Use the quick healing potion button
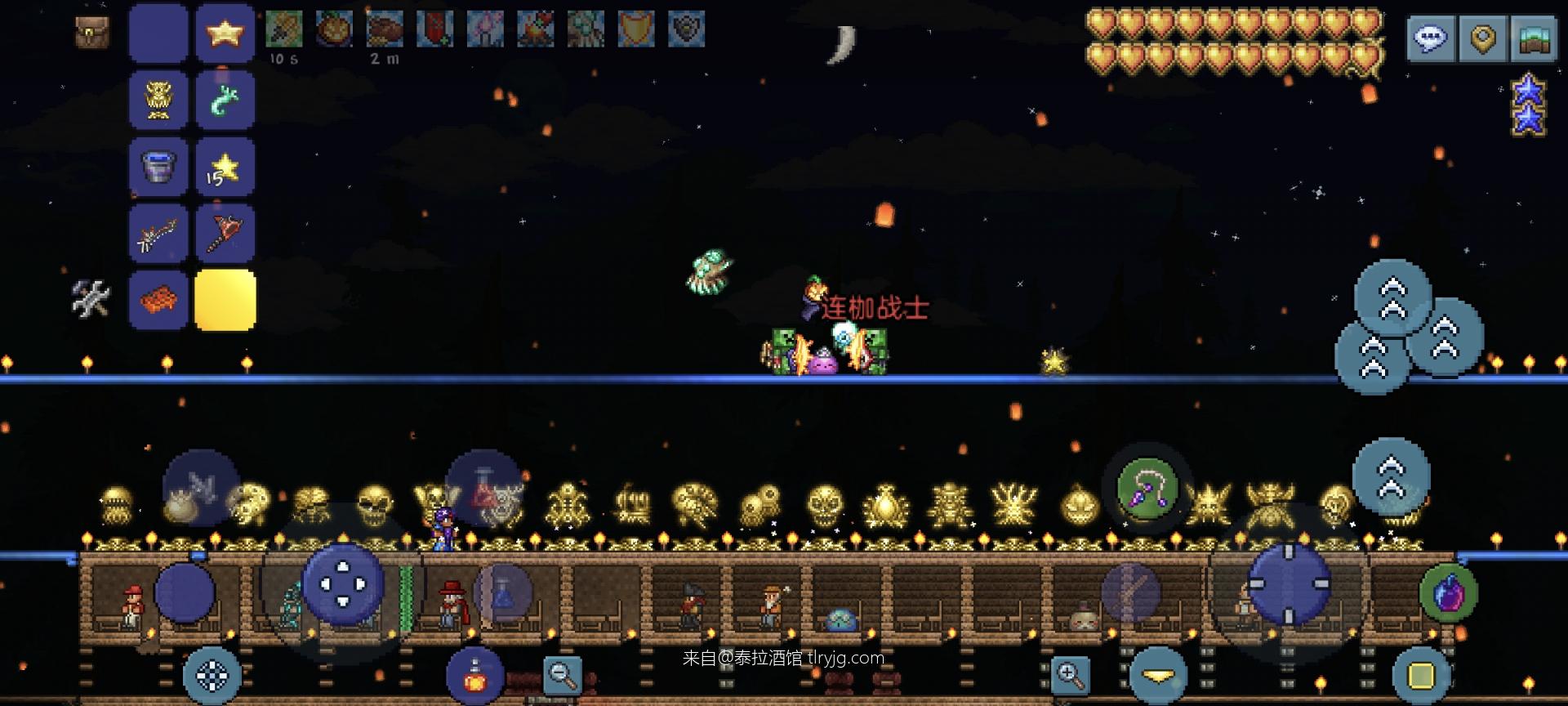Viewport: 1568px width, 706px height. [474, 676]
